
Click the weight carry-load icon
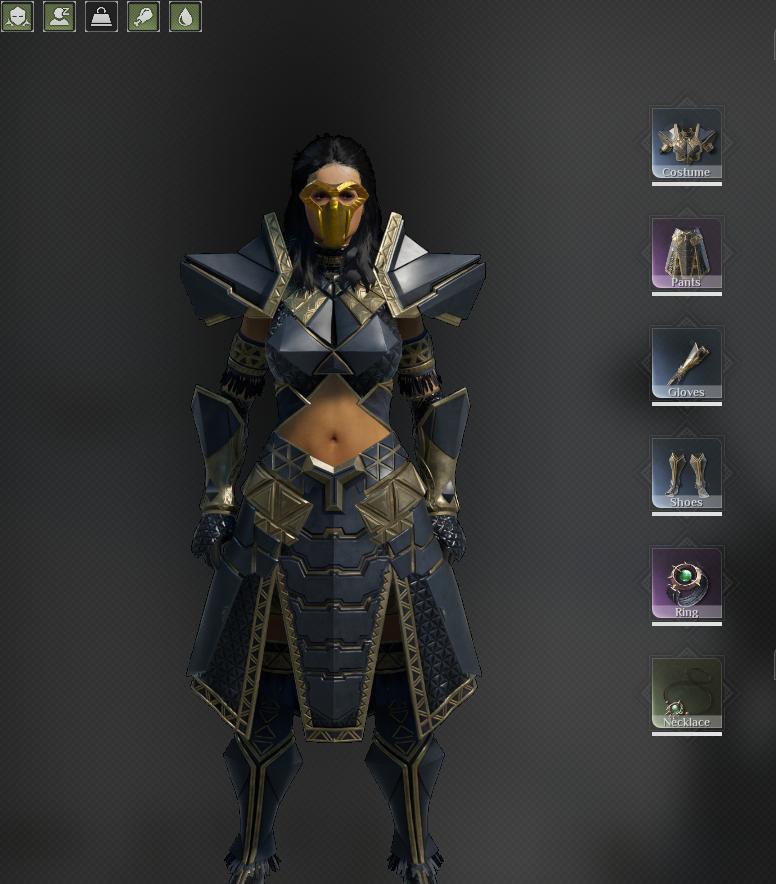pyautogui.click(x=102, y=16)
